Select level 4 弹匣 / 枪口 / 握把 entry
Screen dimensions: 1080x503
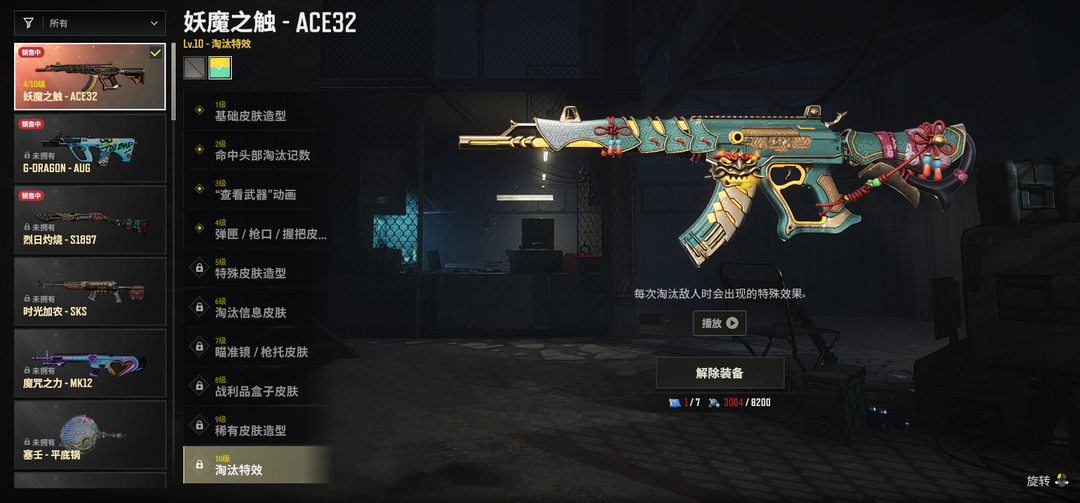[x=256, y=229]
